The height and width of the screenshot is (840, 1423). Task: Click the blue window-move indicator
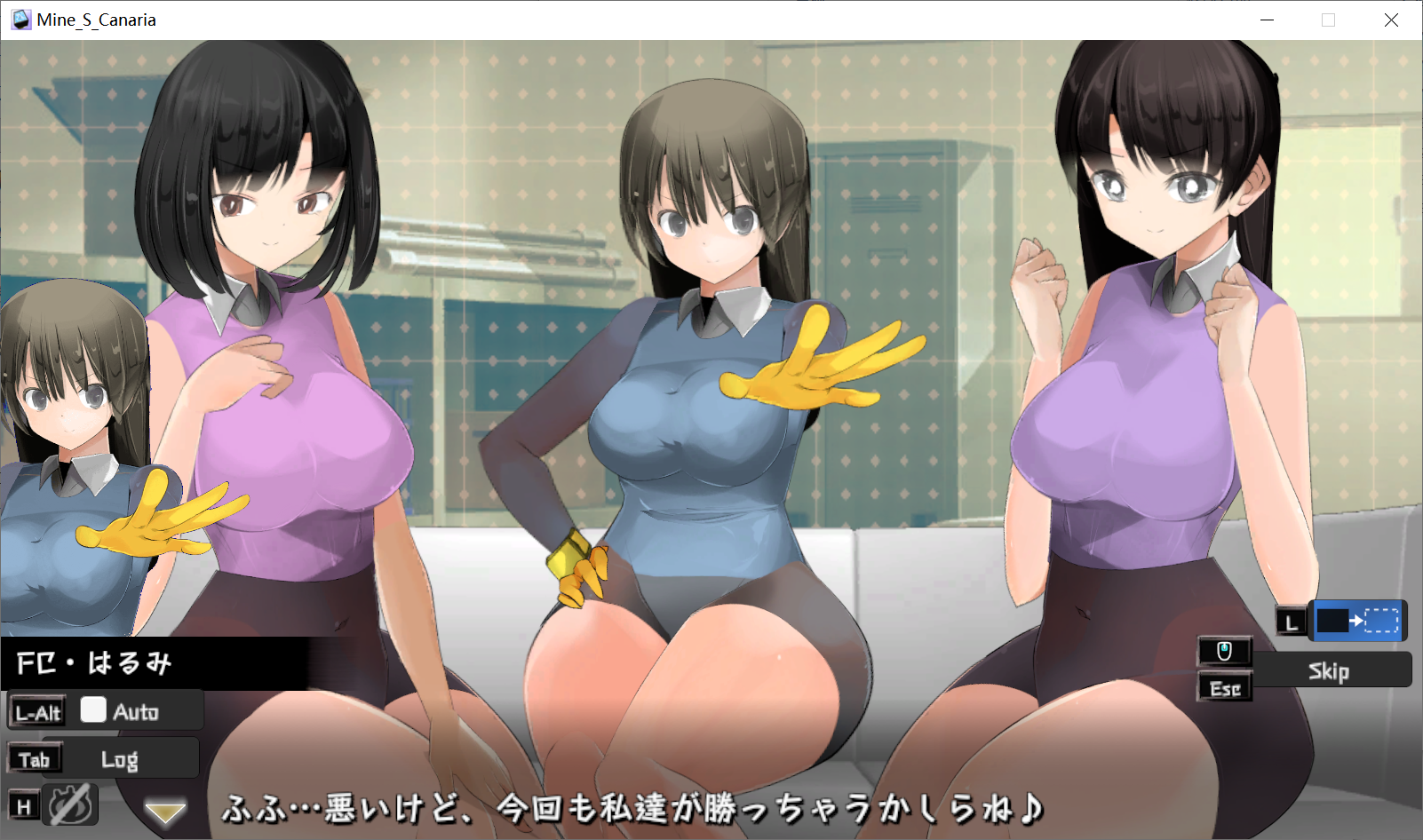click(1357, 621)
